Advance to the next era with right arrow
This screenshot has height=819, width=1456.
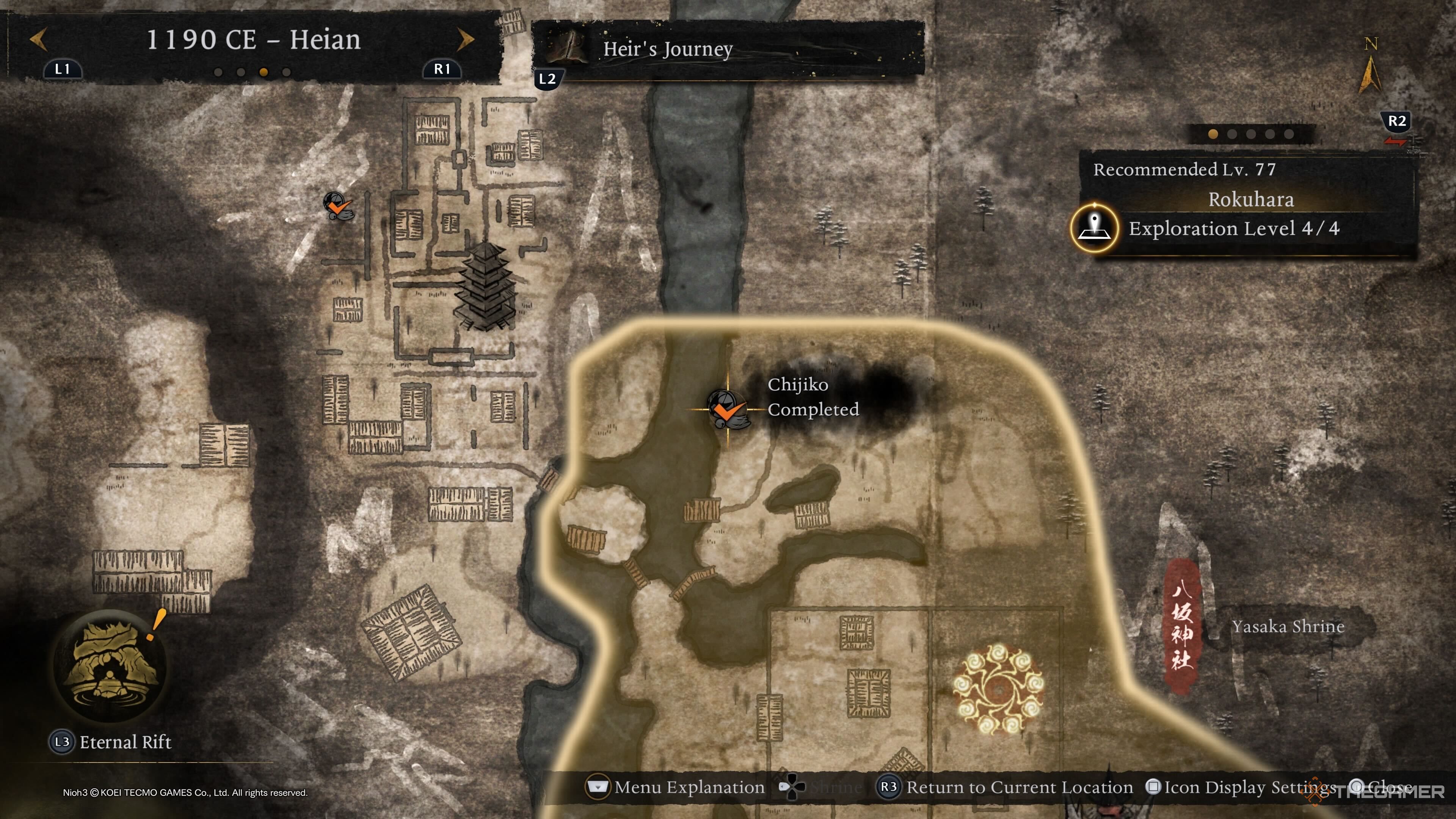click(x=465, y=39)
